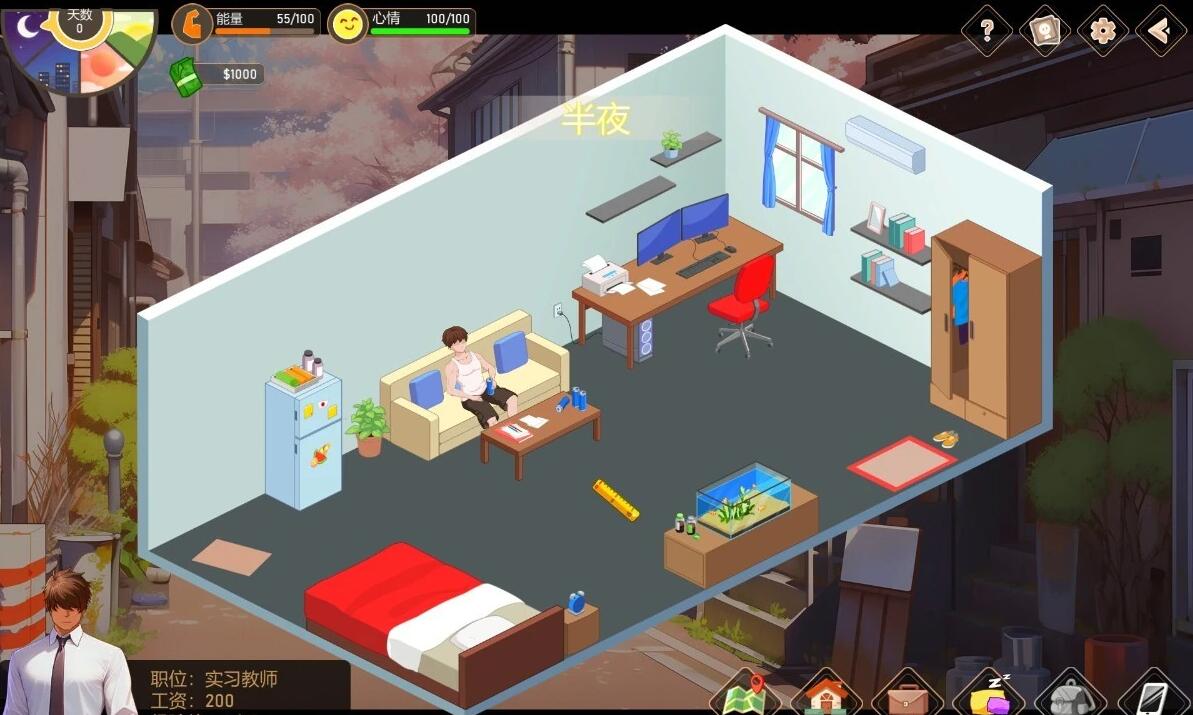Open the photo gallery cards icon
The width and height of the screenshot is (1193, 715).
pos(1045,31)
